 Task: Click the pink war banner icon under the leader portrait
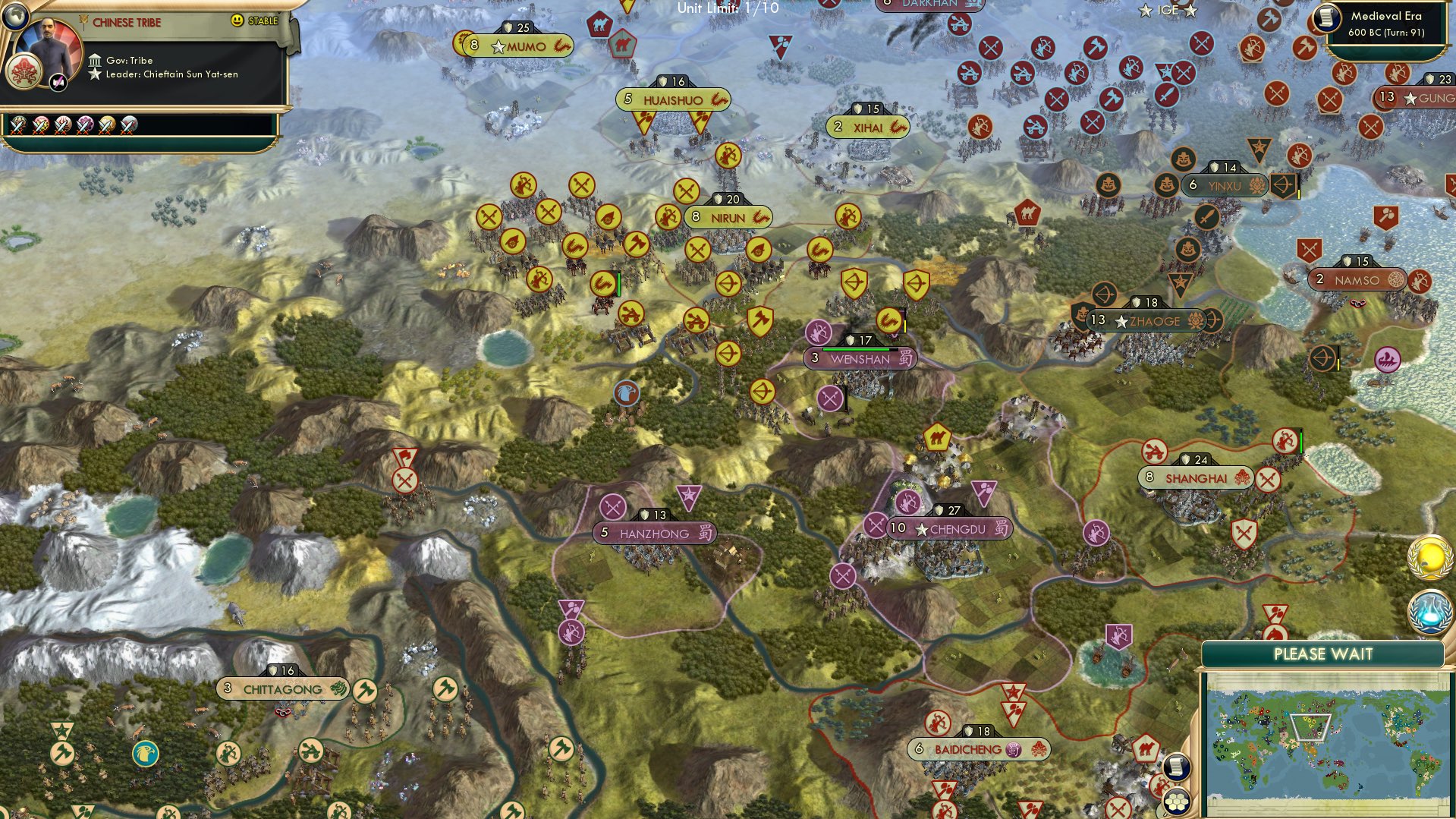click(57, 82)
